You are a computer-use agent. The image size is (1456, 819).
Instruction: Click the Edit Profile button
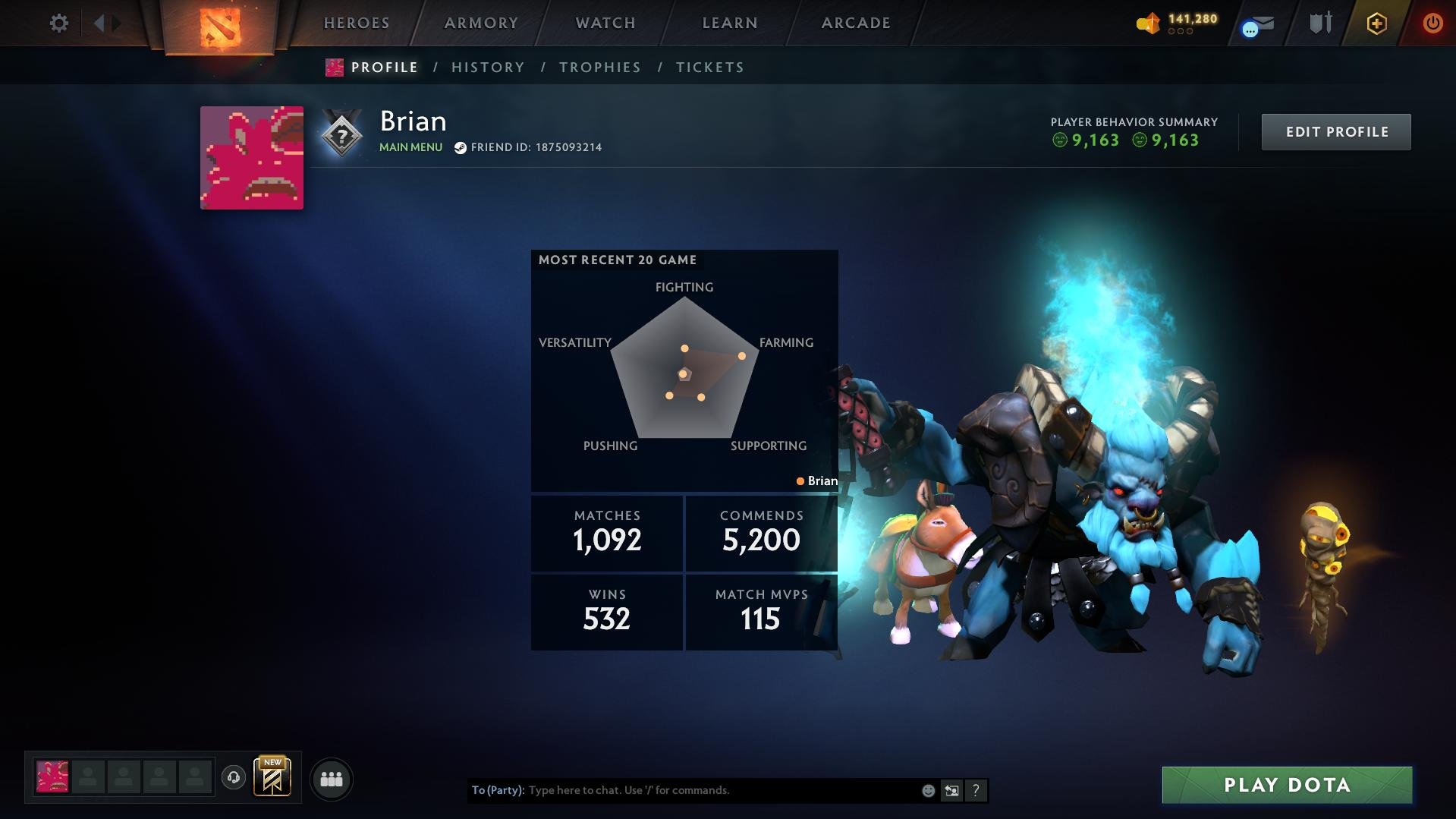1336,132
